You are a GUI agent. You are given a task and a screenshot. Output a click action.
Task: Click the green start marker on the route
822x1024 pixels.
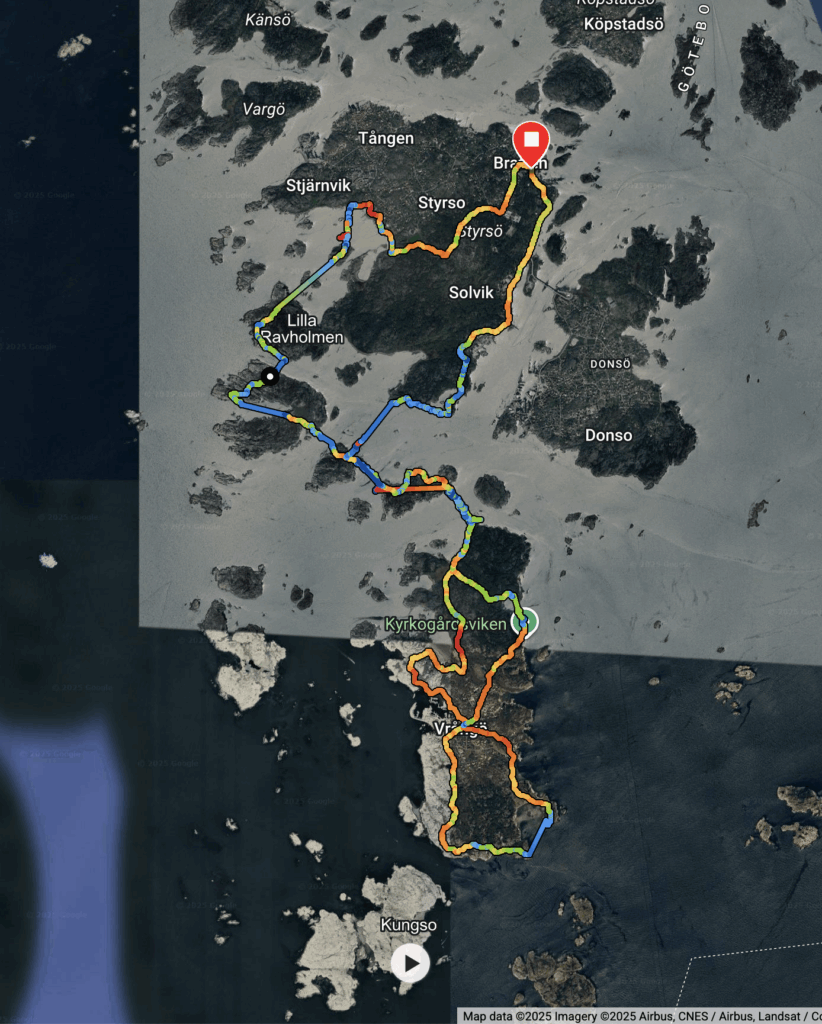524,622
